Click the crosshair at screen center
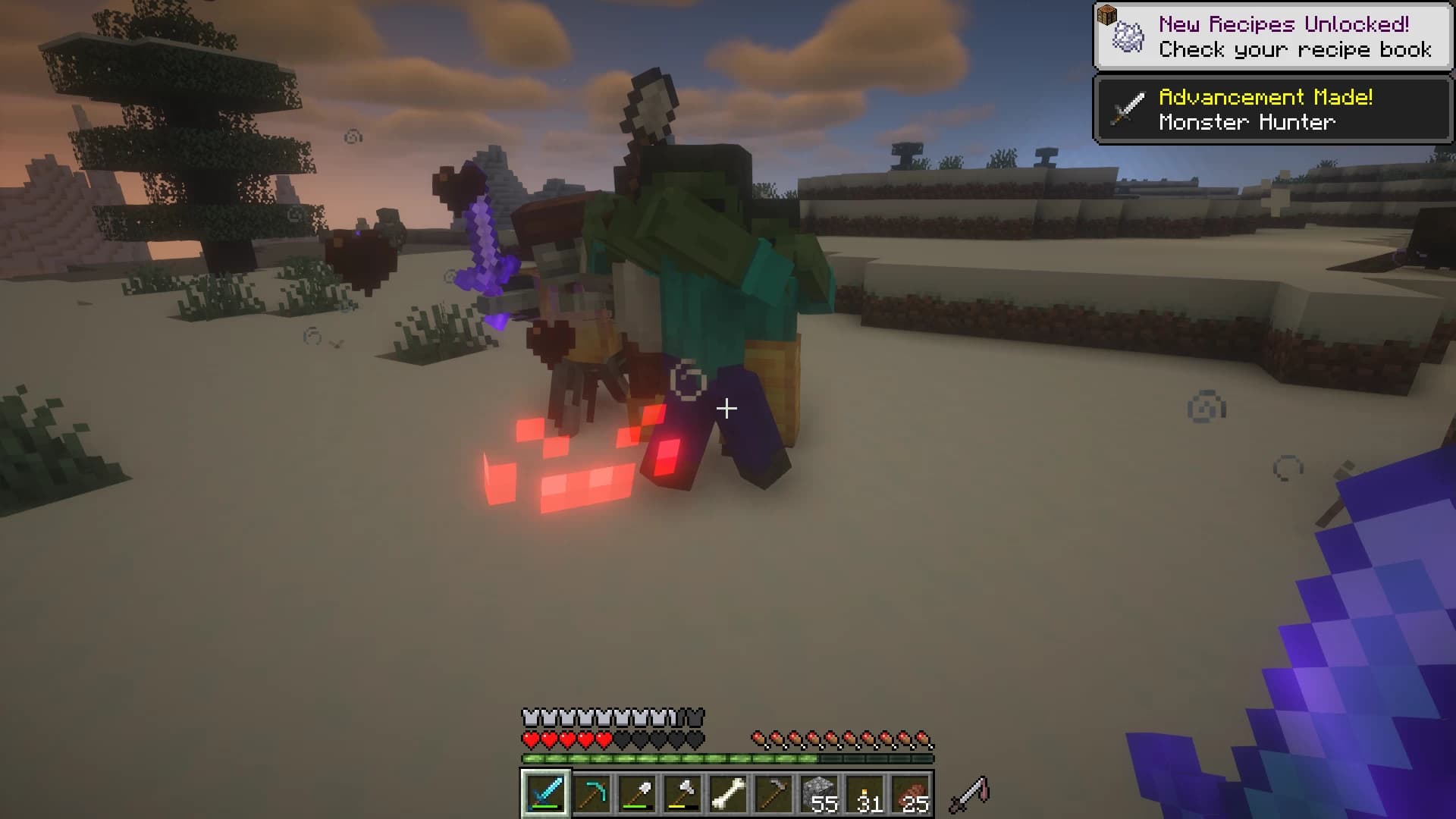1456x819 pixels. 726,409
